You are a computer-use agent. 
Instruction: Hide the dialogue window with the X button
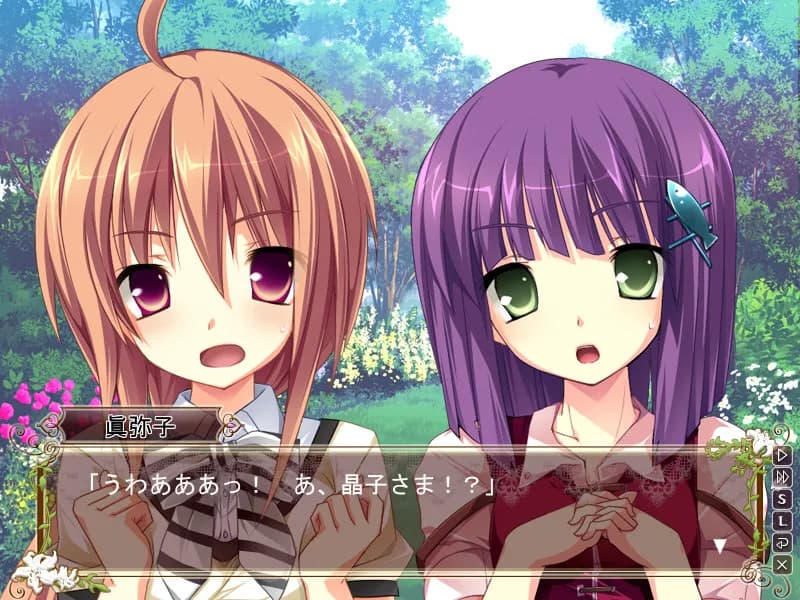pos(782,565)
